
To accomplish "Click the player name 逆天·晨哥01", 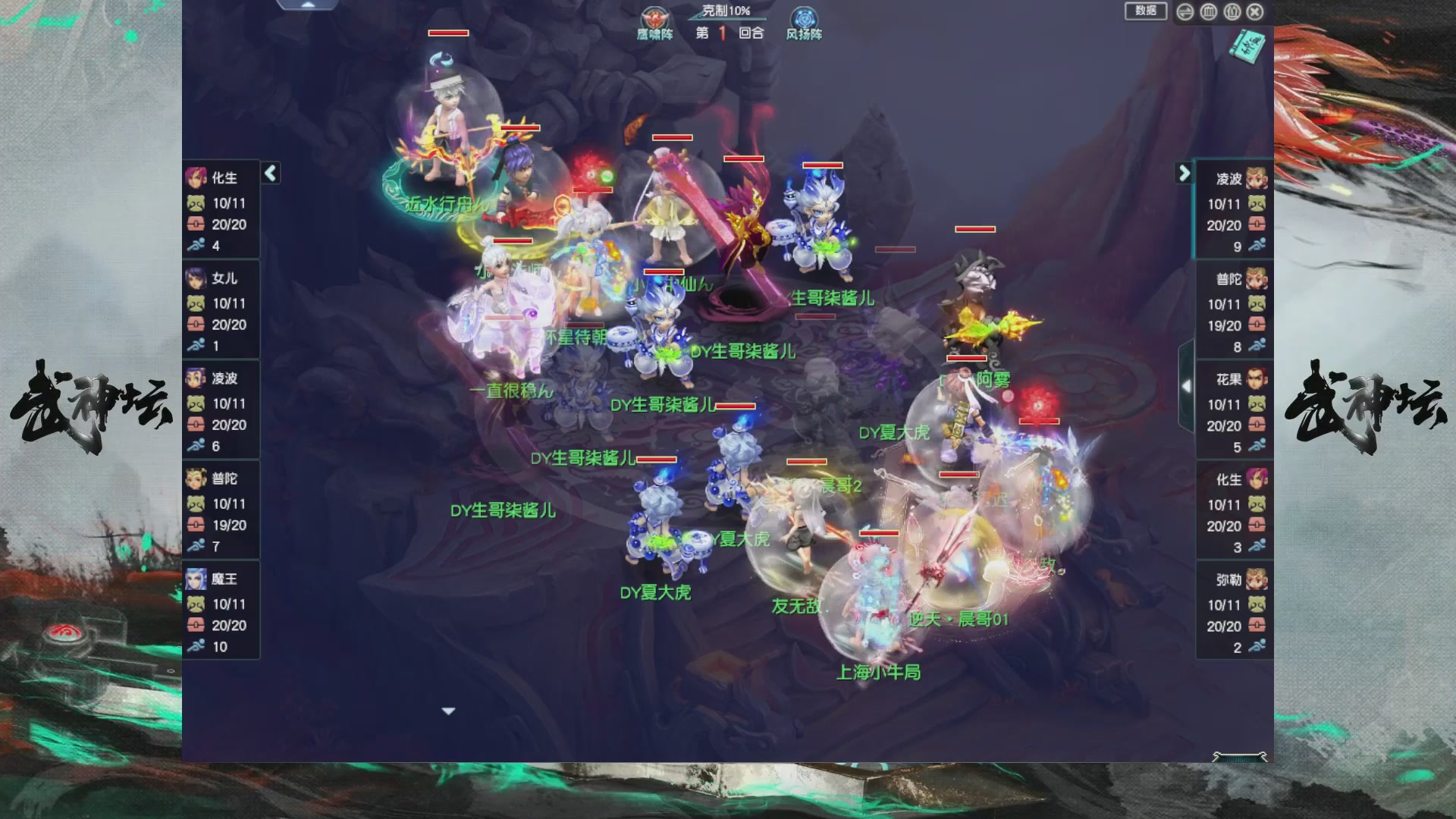I will point(957,620).
